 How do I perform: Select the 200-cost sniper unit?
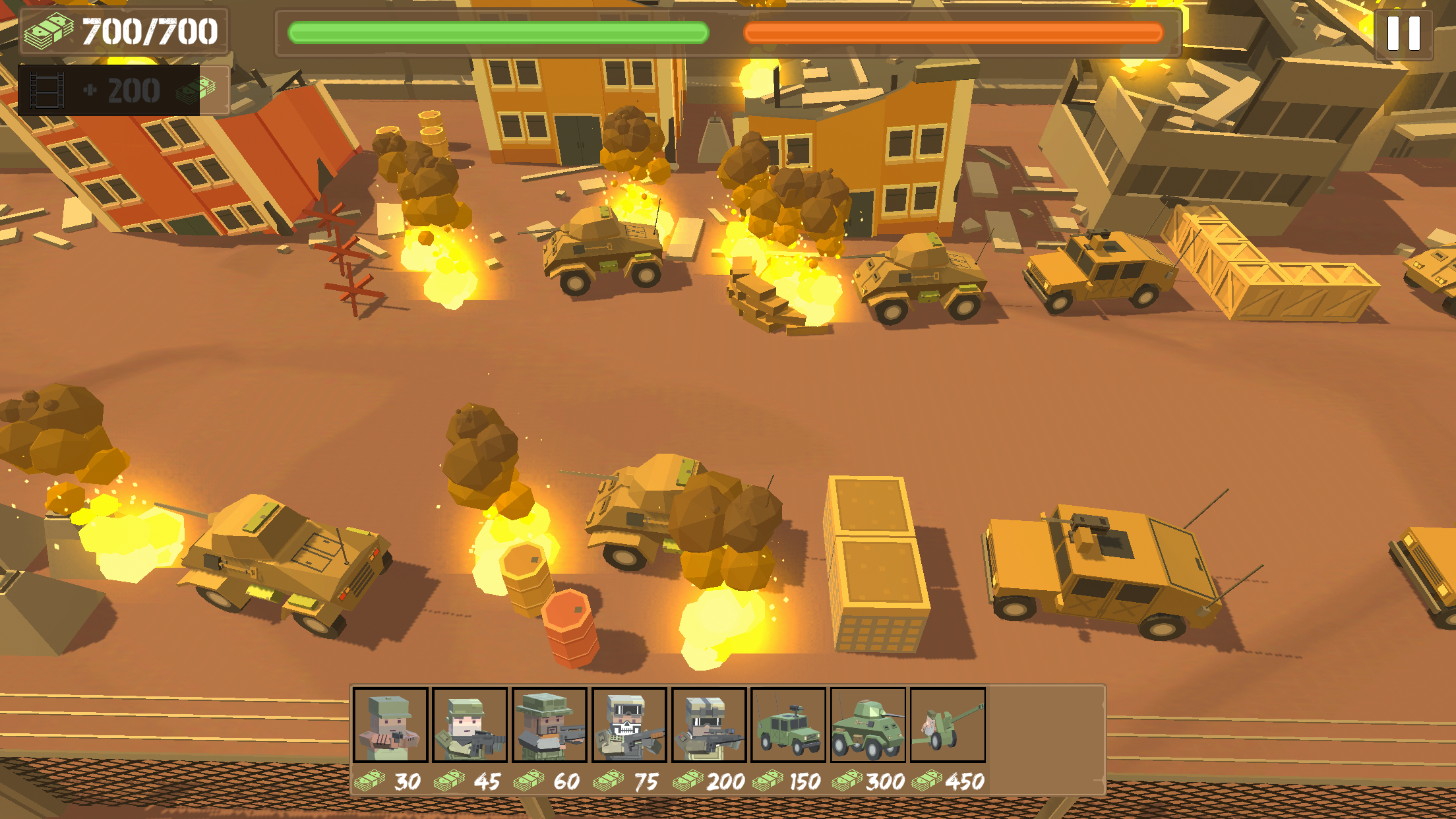point(710,725)
